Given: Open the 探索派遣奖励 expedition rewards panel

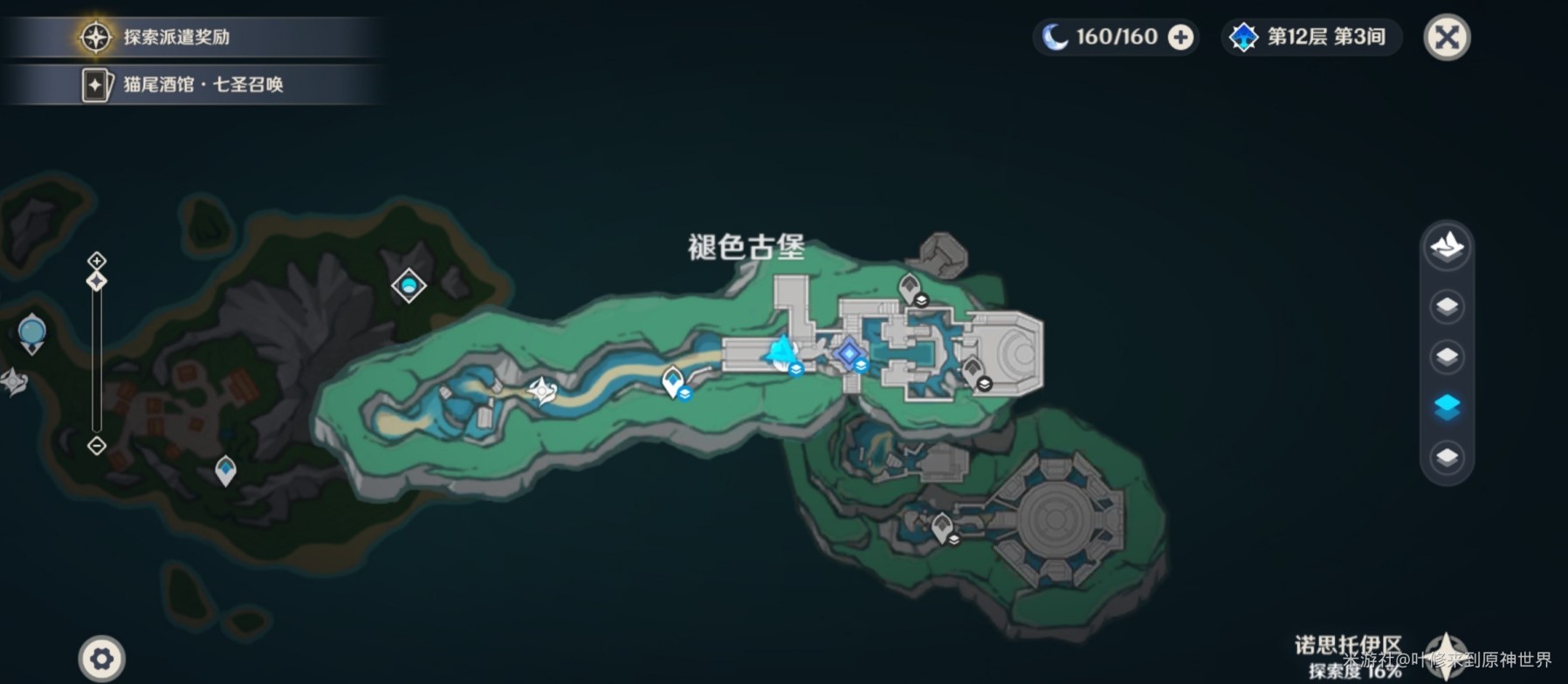Looking at the screenshot, I should 175,37.
